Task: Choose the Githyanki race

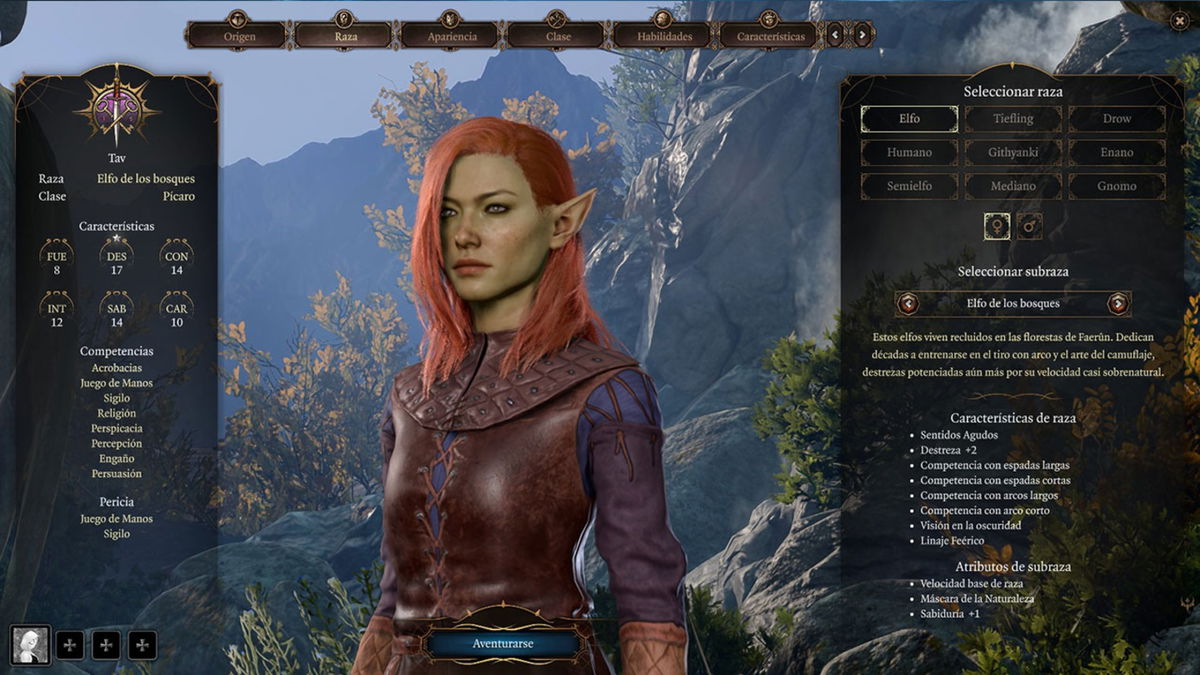Action: pyautogui.click(x=1013, y=153)
